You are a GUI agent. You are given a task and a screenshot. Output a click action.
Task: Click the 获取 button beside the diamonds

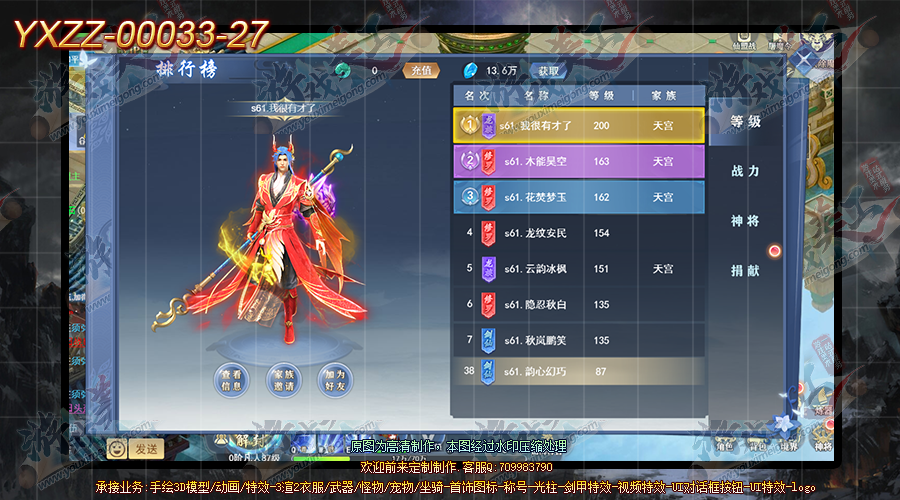point(549,71)
